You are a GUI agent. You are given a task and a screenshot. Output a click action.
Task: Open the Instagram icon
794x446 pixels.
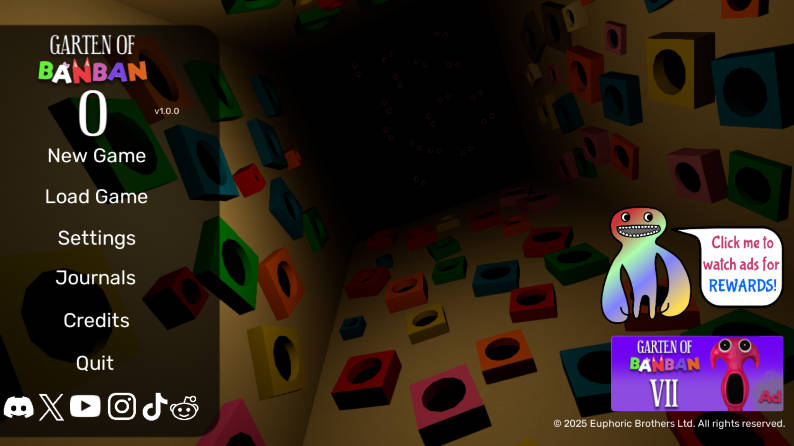pos(122,406)
